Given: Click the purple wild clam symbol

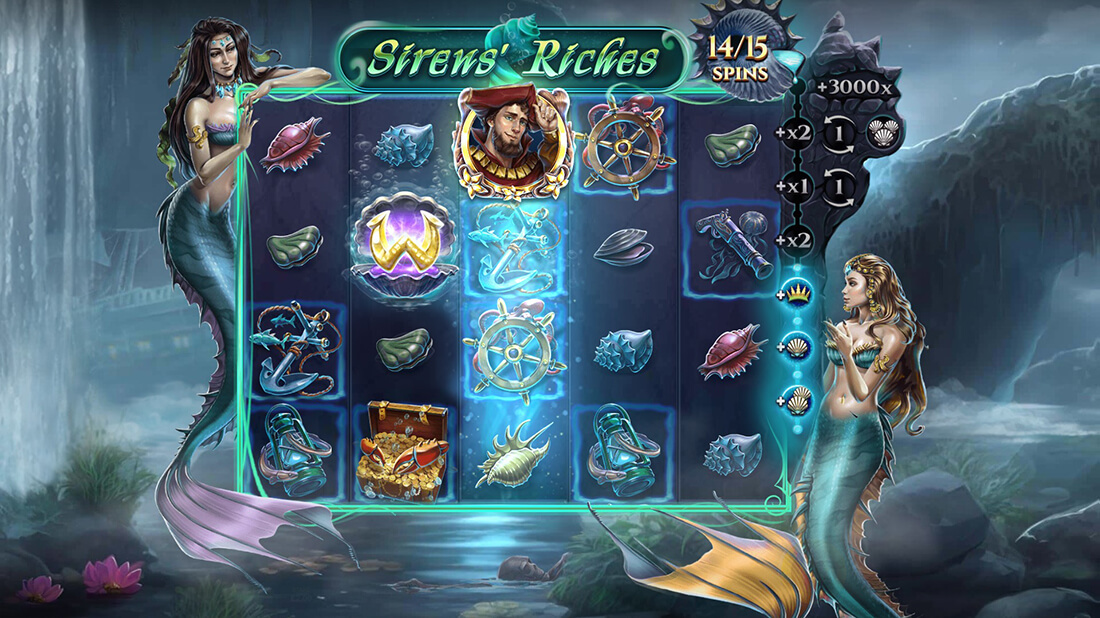Looking at the screenshot, I should coord(404,244).
